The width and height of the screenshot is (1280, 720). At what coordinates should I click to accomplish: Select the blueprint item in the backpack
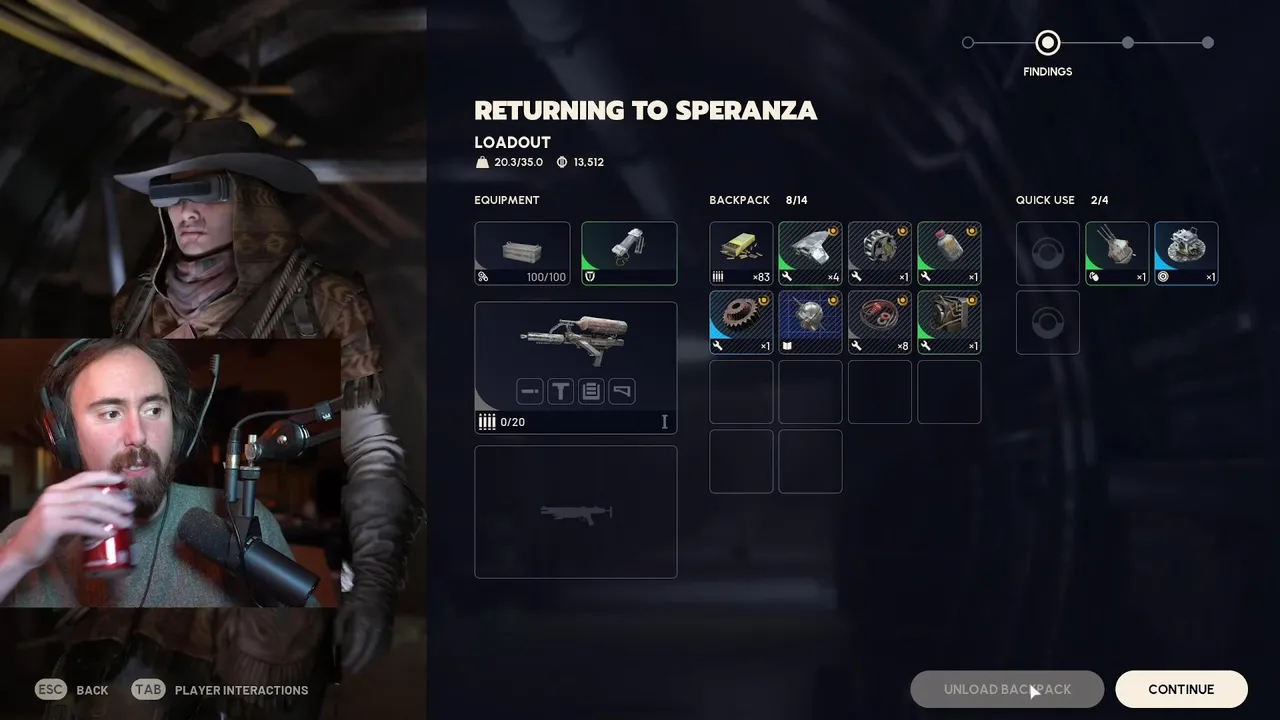810,322
